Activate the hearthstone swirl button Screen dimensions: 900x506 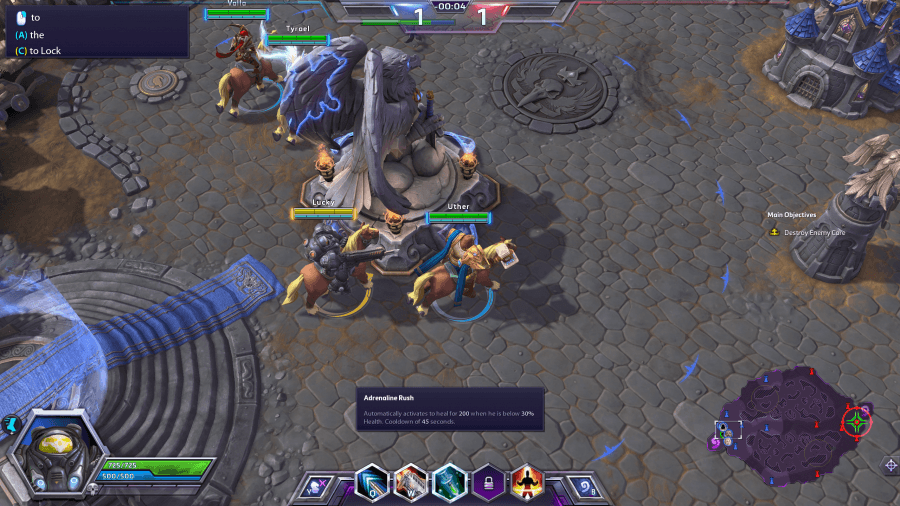pyautogui.click(x=586, y=487)
